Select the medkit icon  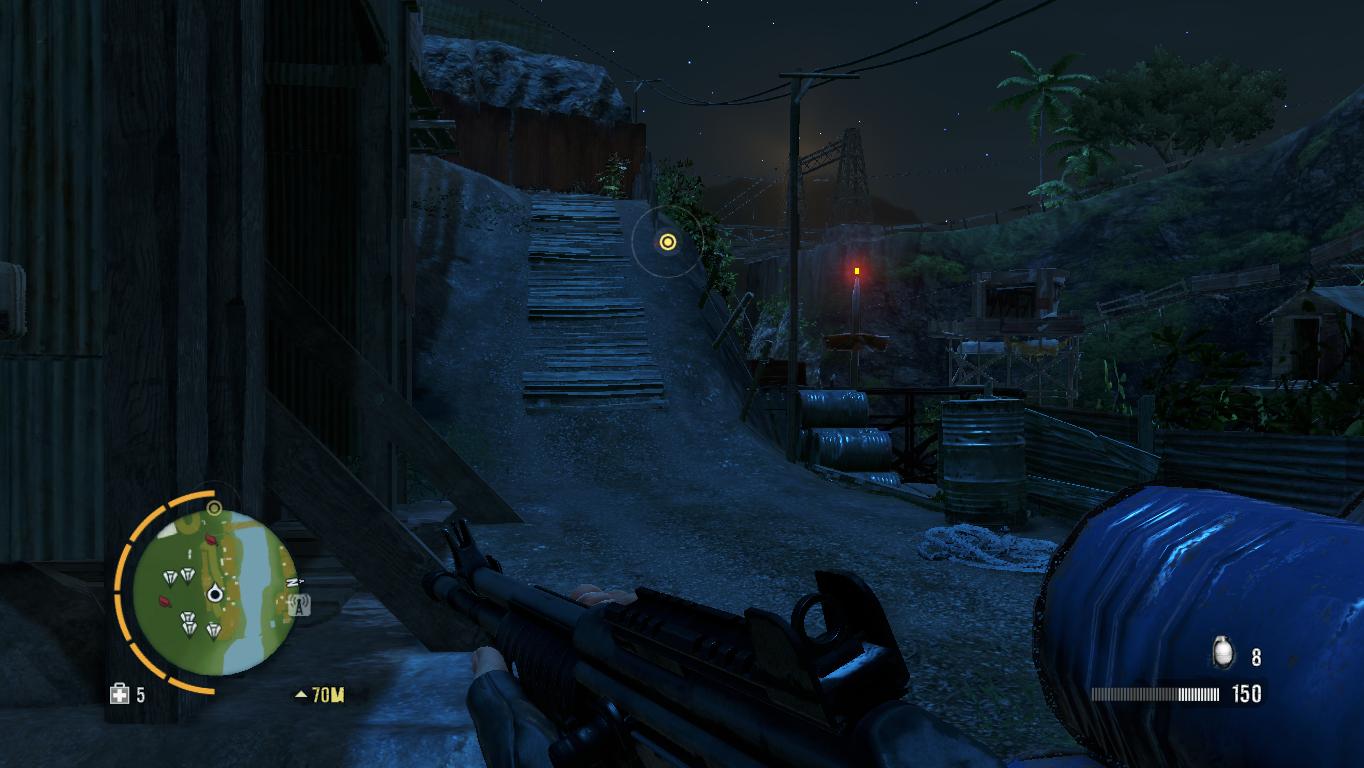pyautogui.click(x=119, y=693)
